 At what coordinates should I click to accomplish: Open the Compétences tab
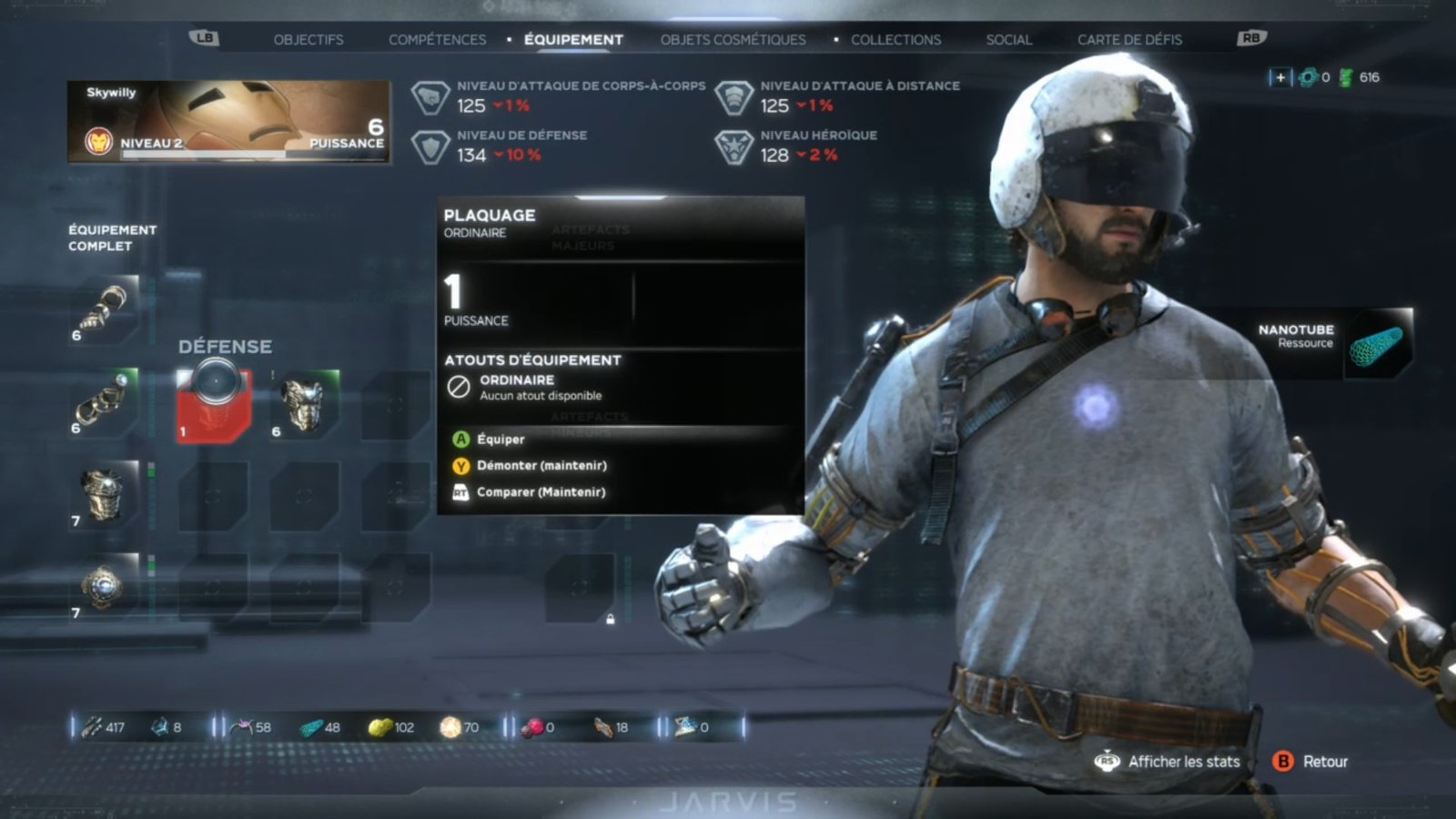[437, 40]
